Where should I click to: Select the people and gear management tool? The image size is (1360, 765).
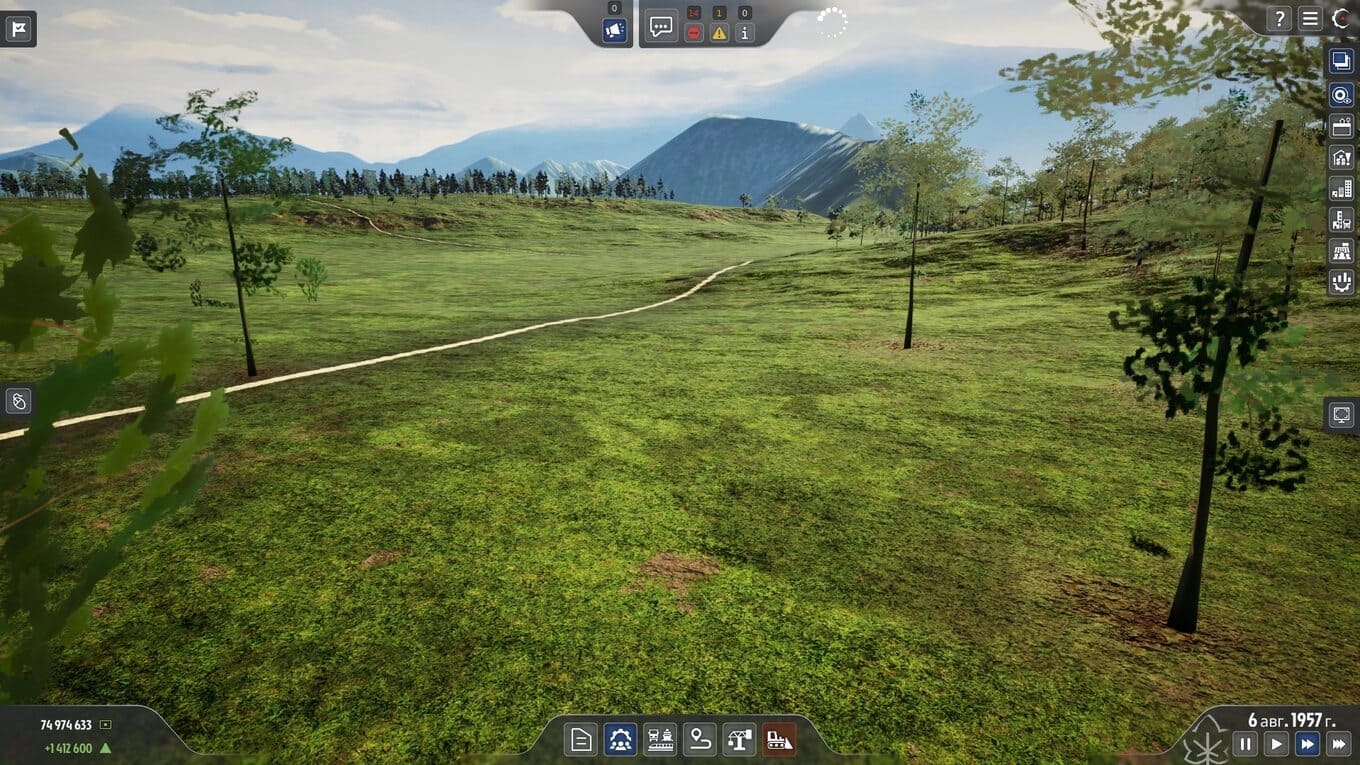(x=620, y=740)
